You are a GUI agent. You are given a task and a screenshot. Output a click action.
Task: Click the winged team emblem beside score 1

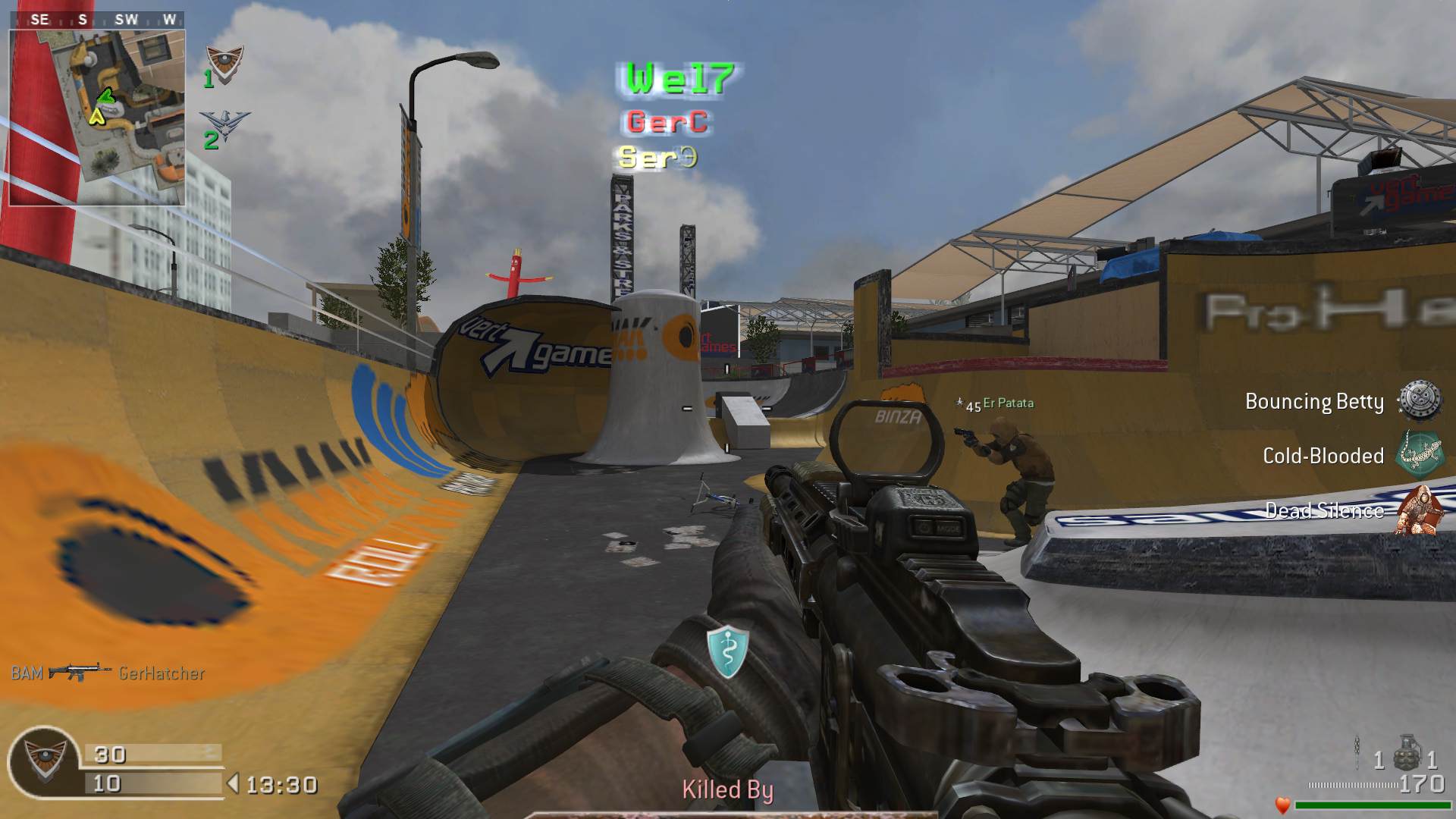(226, 62)
